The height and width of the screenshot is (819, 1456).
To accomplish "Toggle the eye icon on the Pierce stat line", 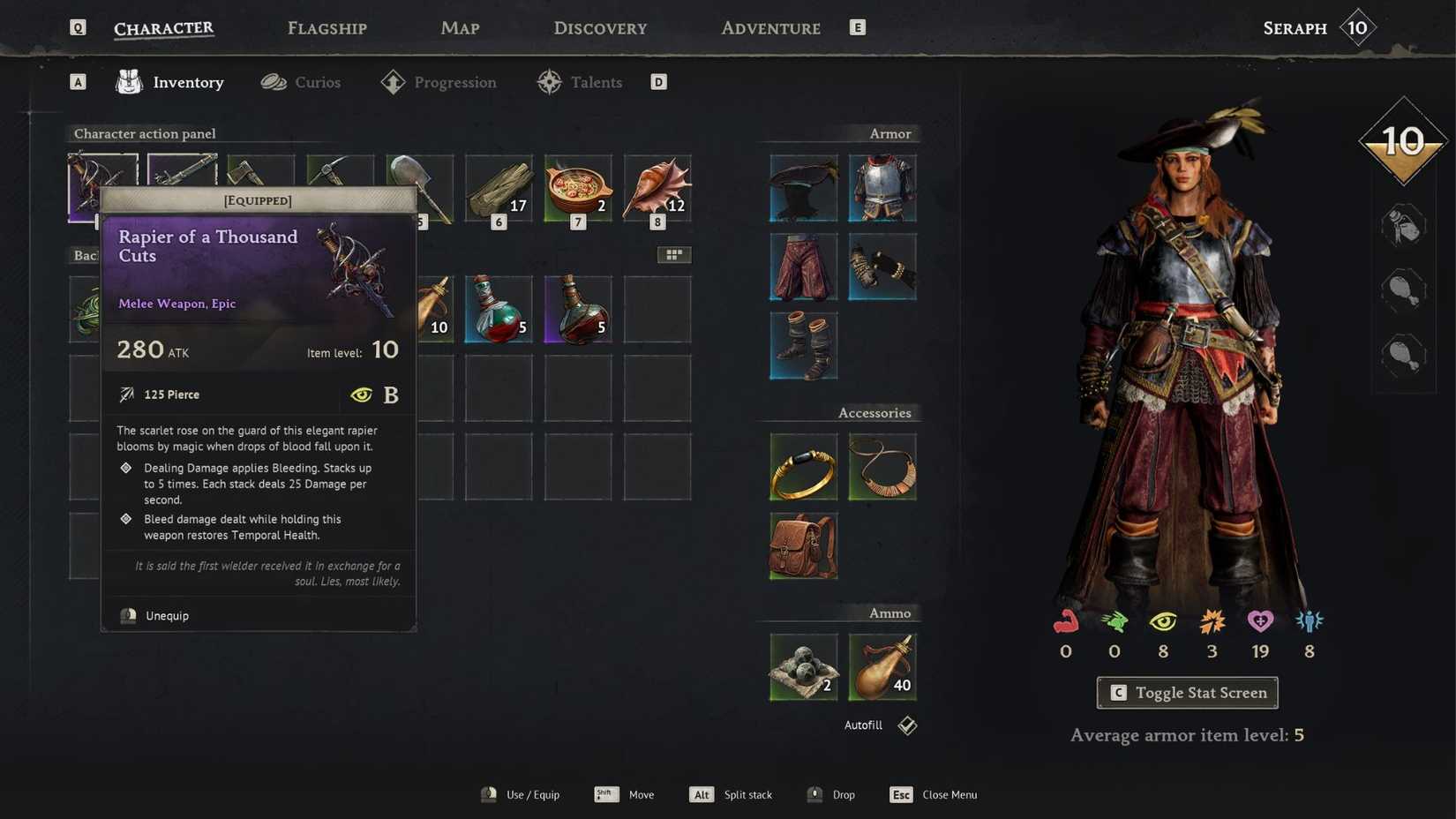I will pyautogui.click(x=362, y=394).
